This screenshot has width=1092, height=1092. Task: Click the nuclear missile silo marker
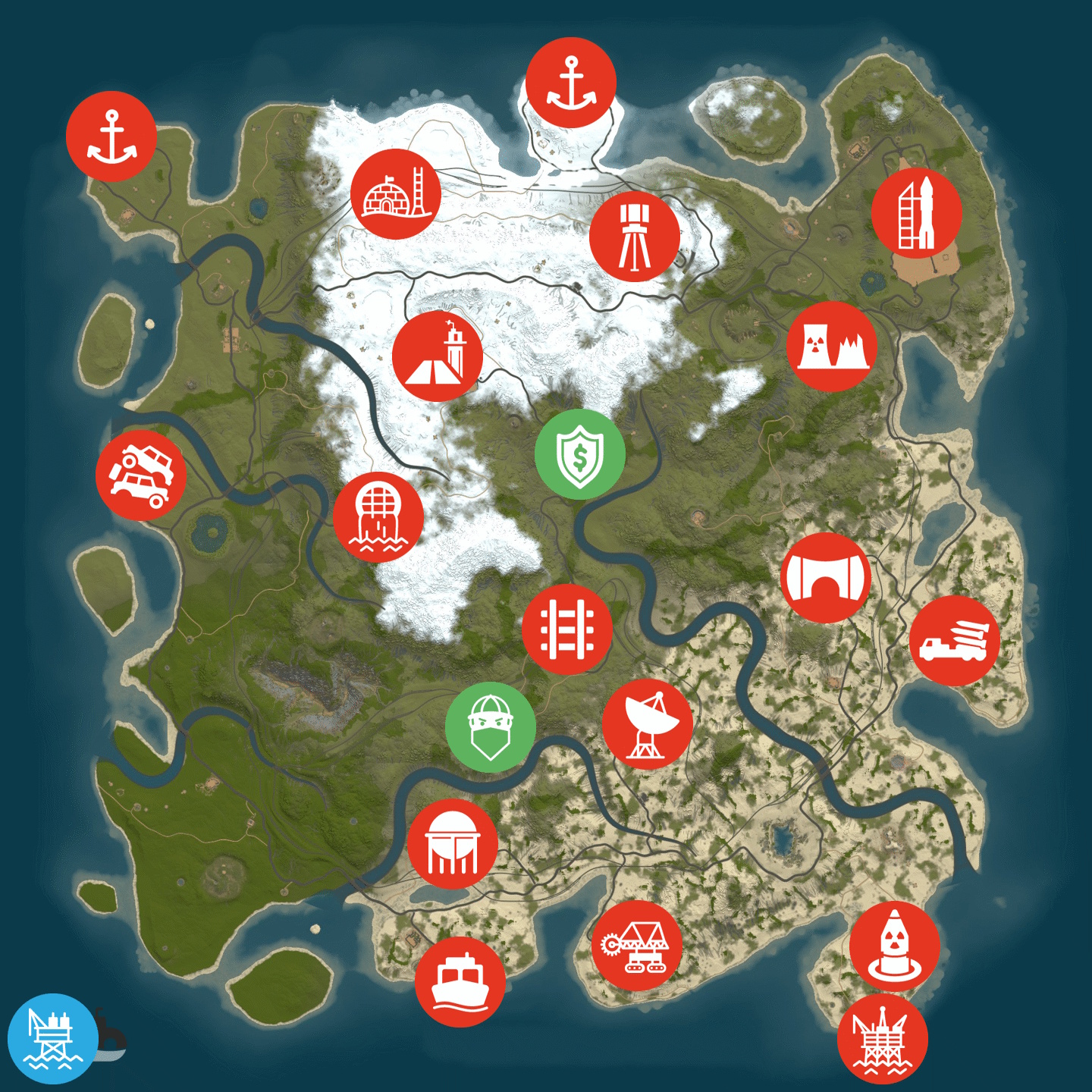click(894, 946)
